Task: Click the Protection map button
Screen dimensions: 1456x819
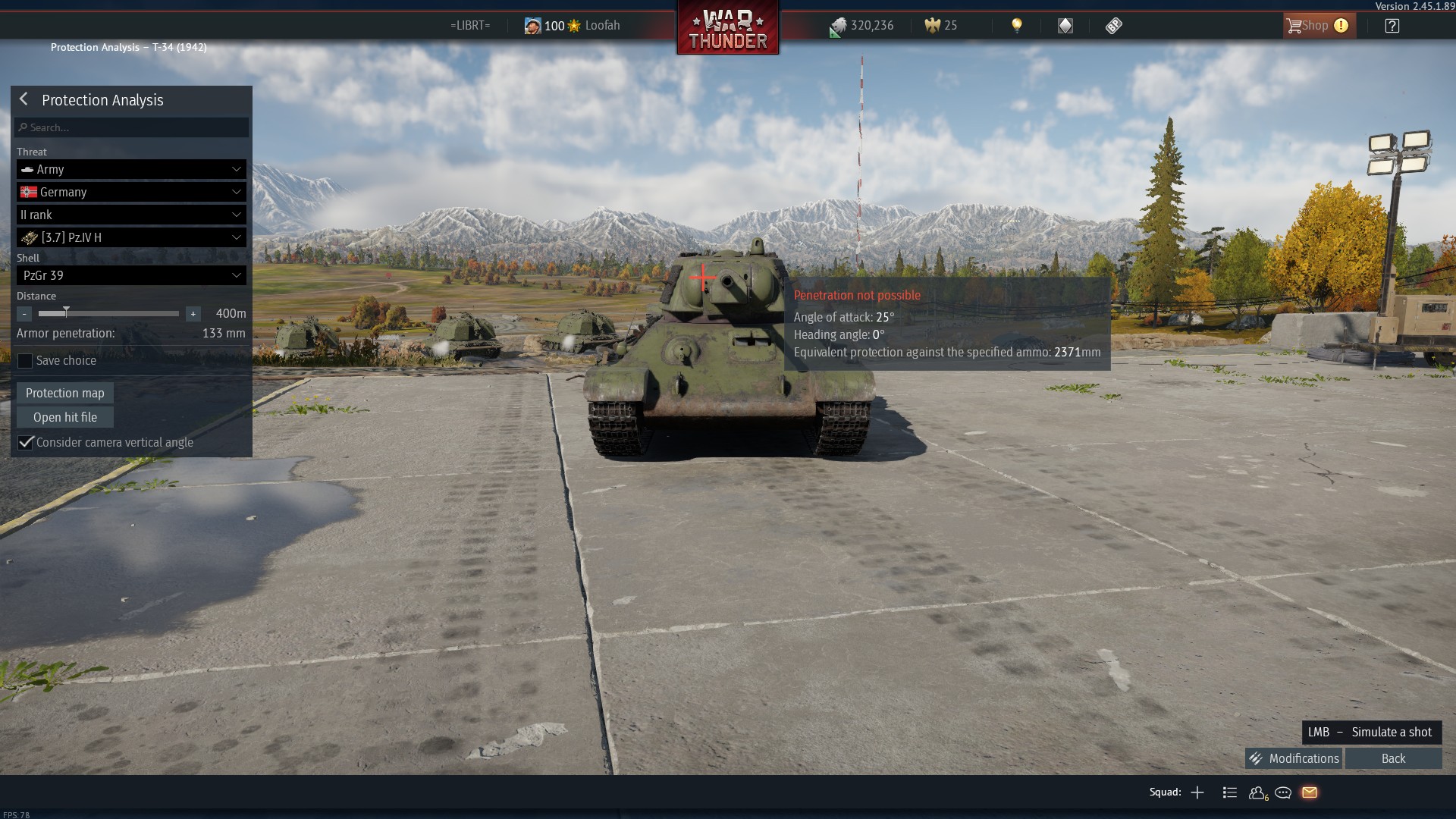Action: (x=64, y=393)
